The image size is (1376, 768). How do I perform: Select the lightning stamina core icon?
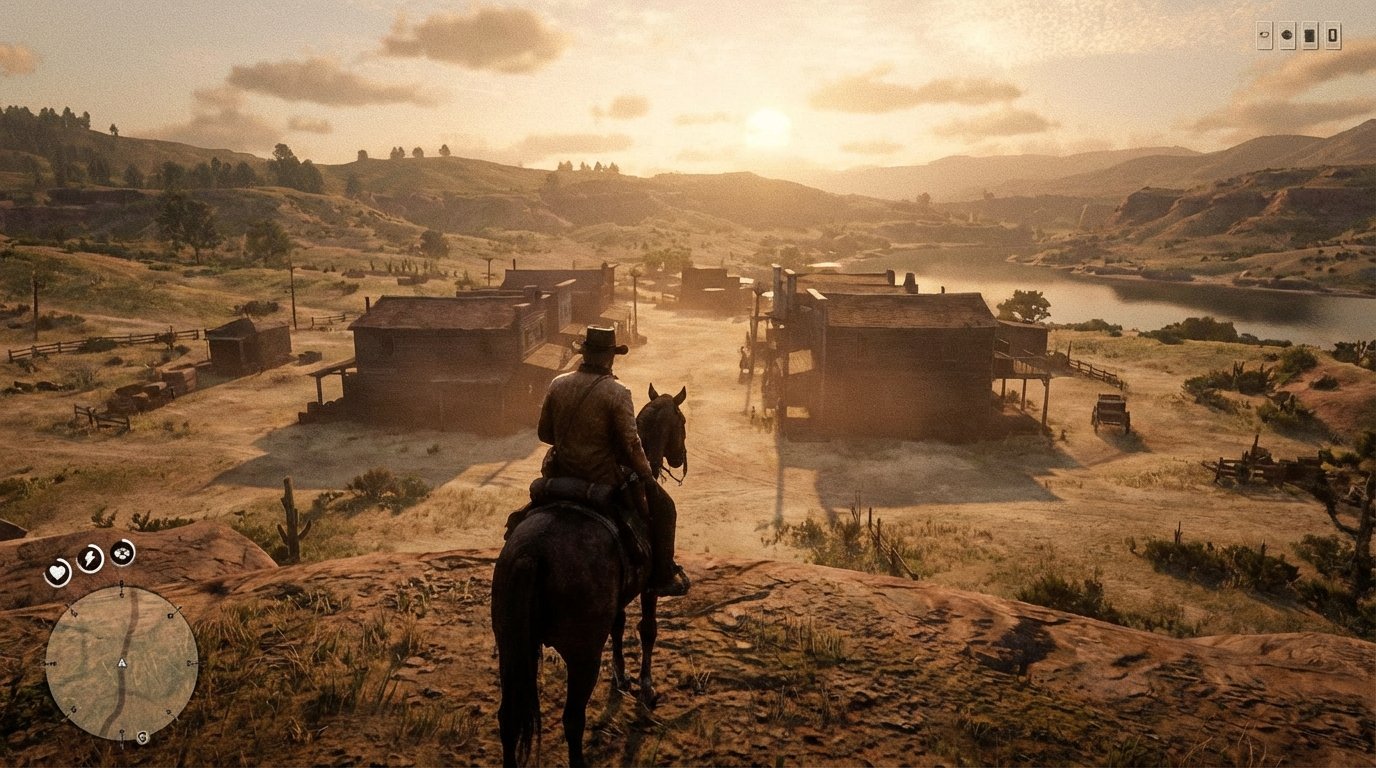pos(90,561)
